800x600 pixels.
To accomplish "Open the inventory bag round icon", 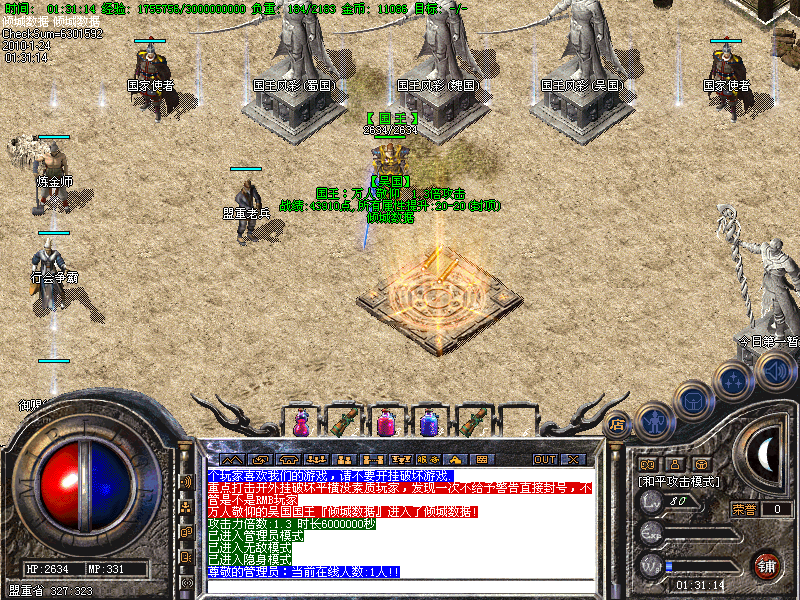I will (x=692, y=400).
